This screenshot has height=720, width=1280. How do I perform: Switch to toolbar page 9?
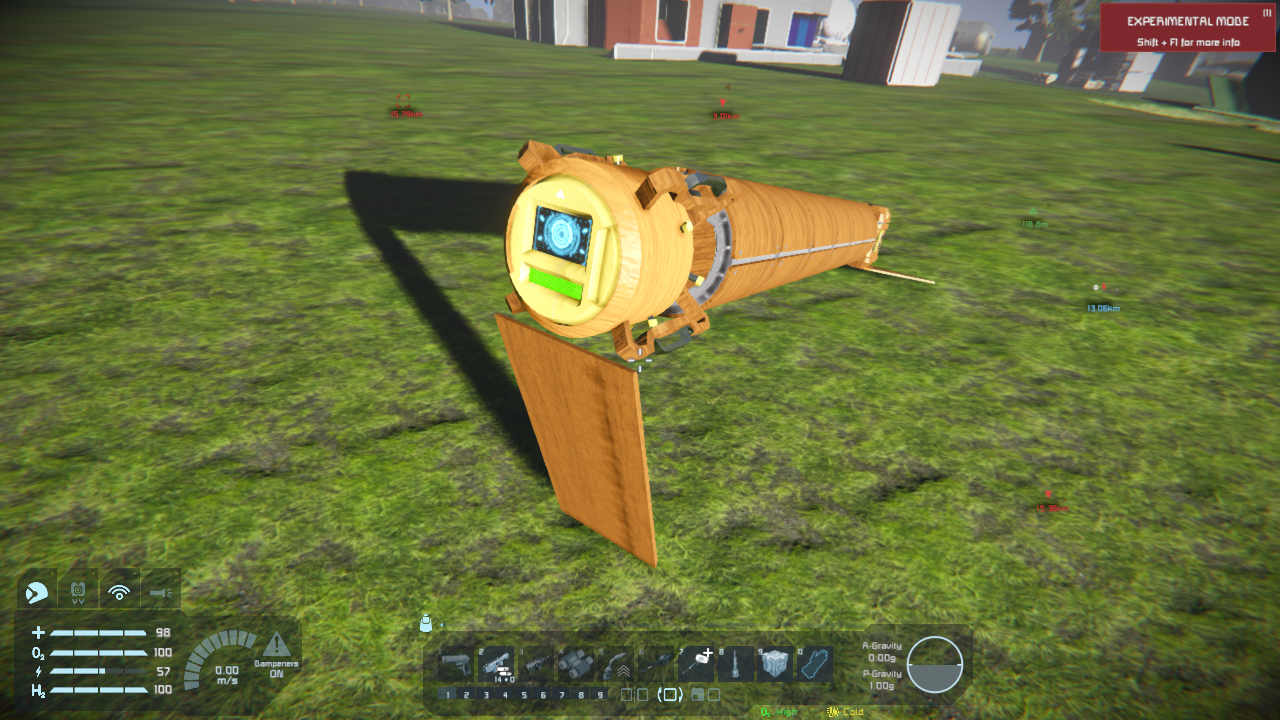click(x=600, y=695)
